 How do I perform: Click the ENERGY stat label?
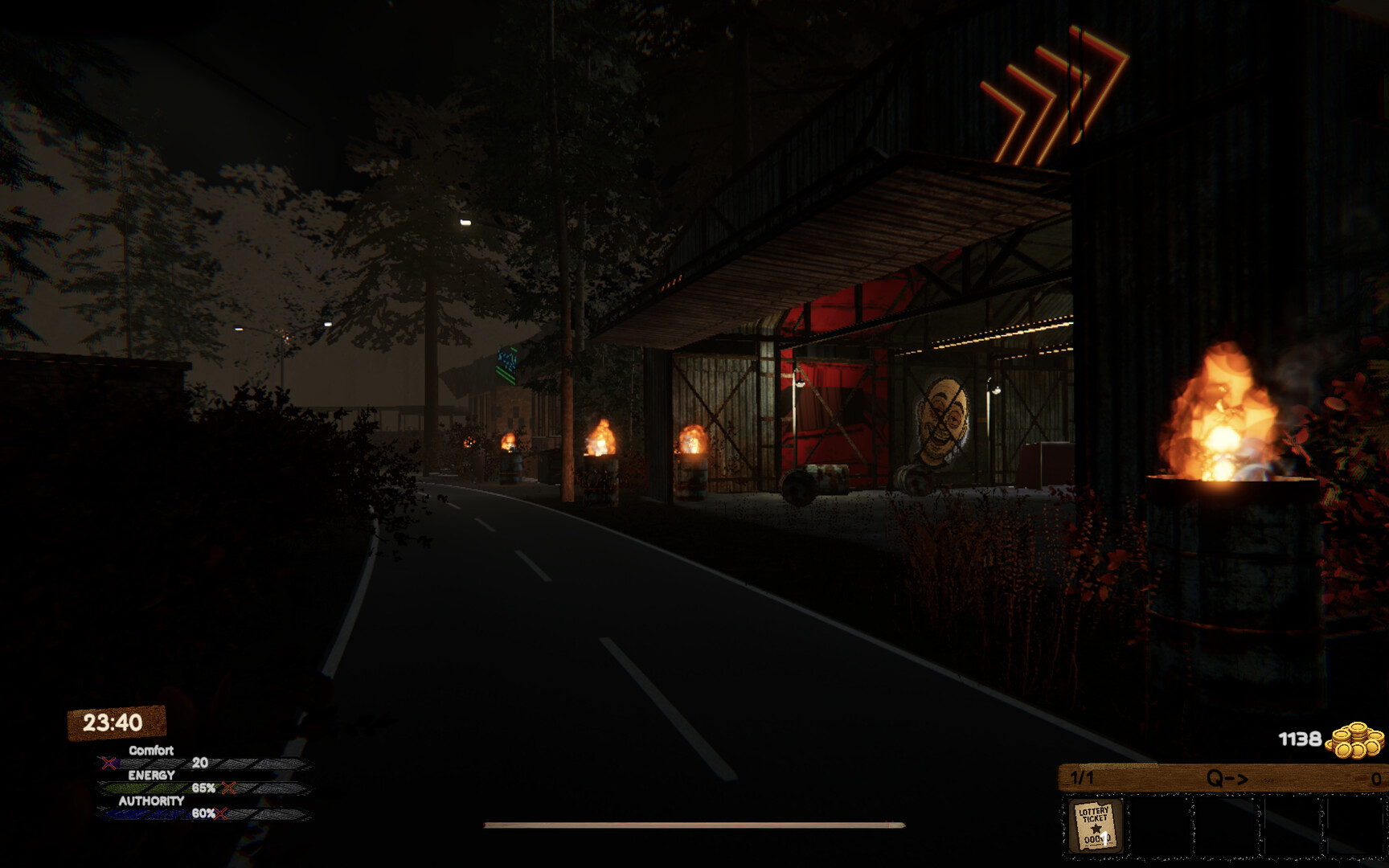pyautogui.click(x=152, y=774)
